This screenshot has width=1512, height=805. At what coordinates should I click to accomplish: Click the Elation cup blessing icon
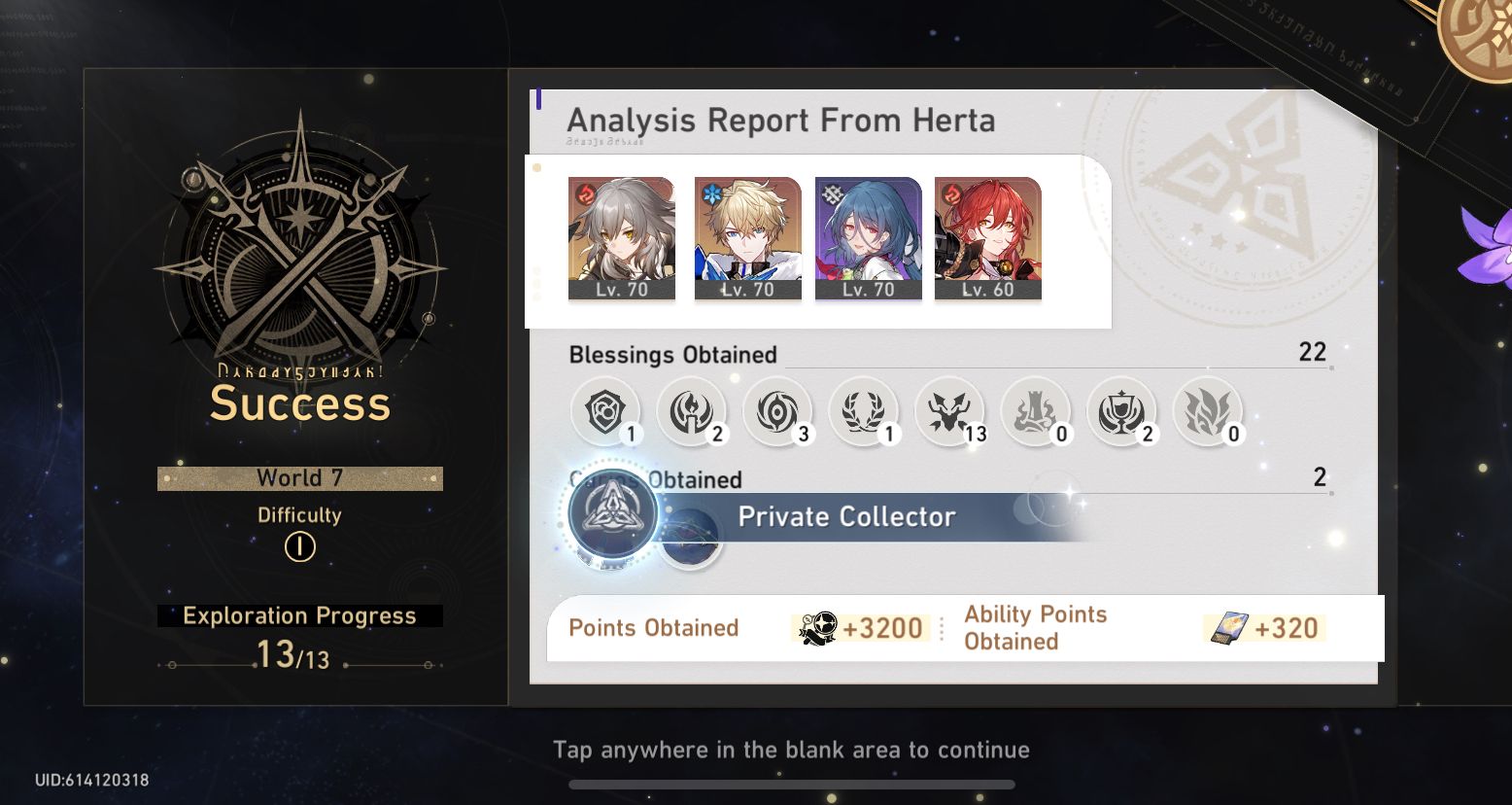[1123, 410]
